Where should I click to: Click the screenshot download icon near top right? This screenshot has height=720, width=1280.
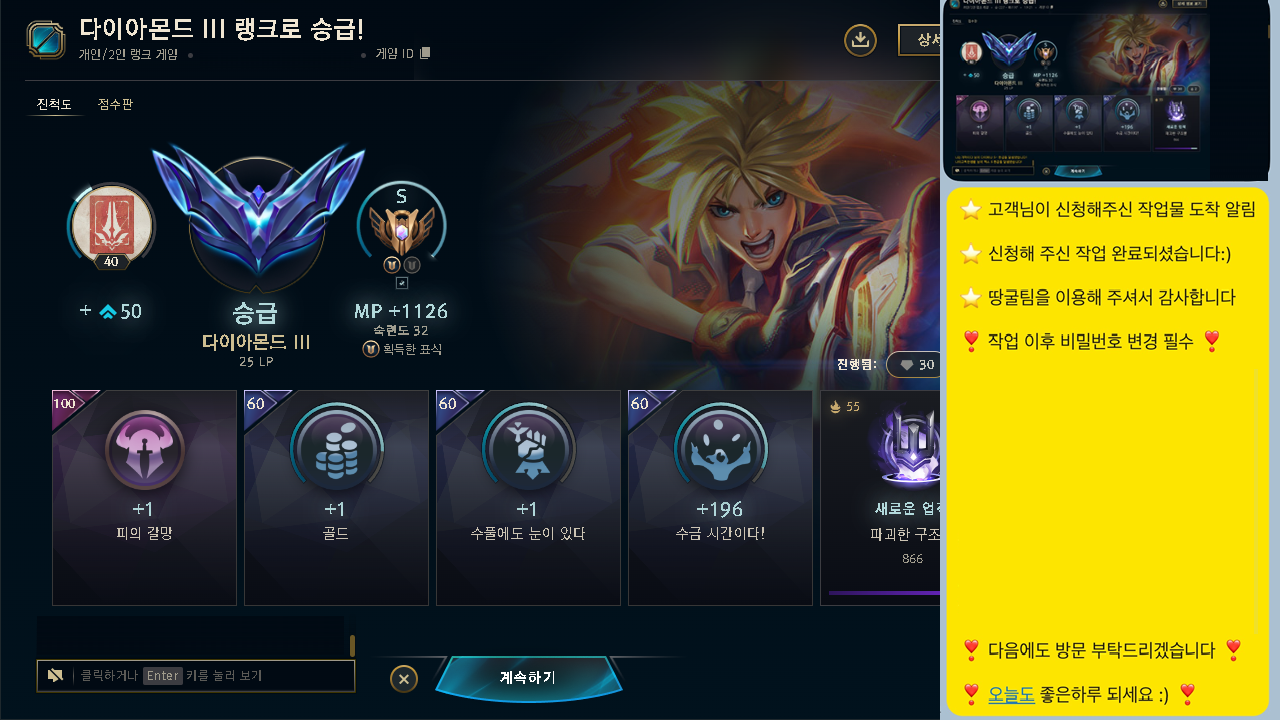(x=860, y=40)
